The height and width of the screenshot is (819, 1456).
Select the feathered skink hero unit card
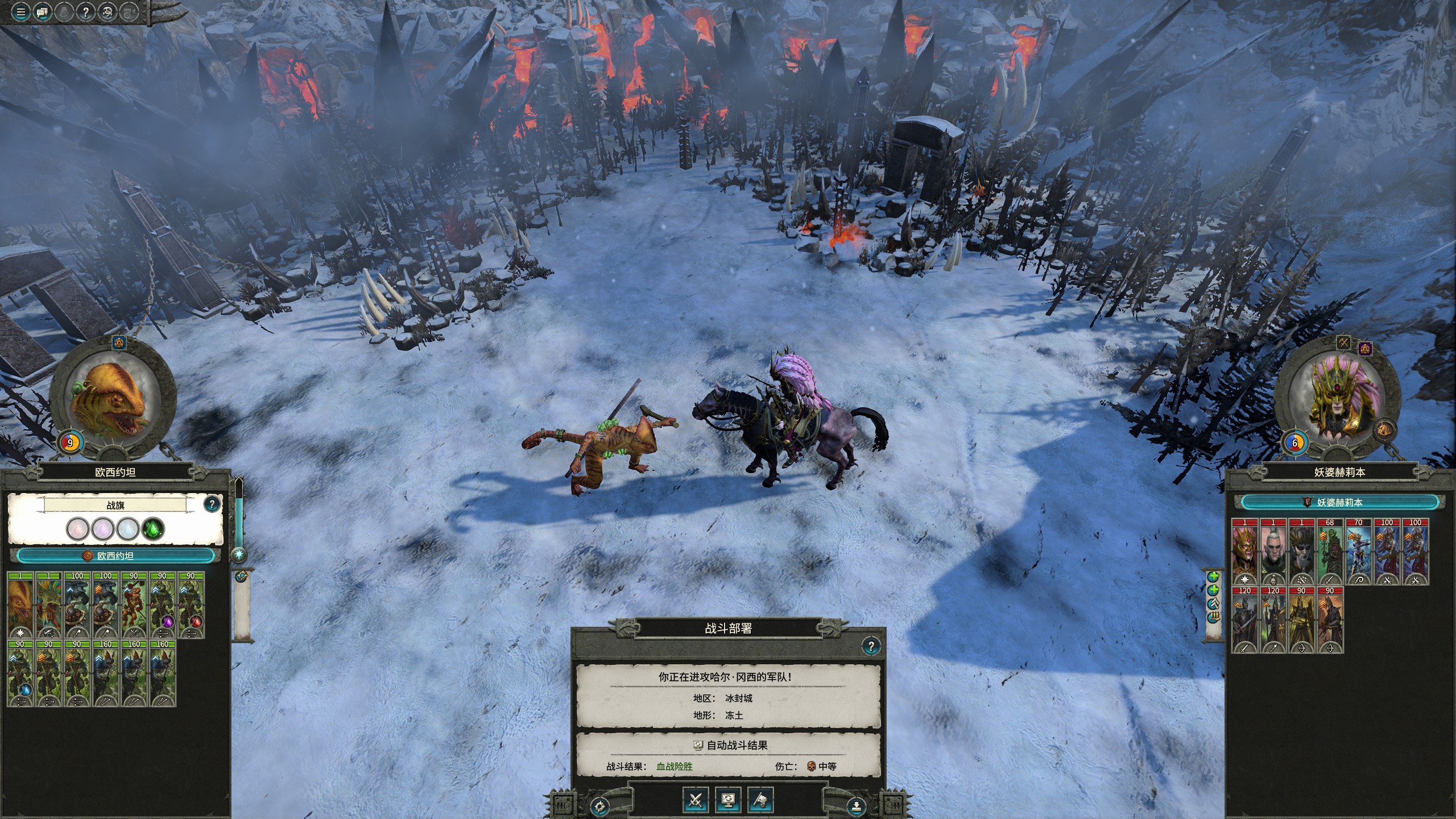tap(49, 605)
